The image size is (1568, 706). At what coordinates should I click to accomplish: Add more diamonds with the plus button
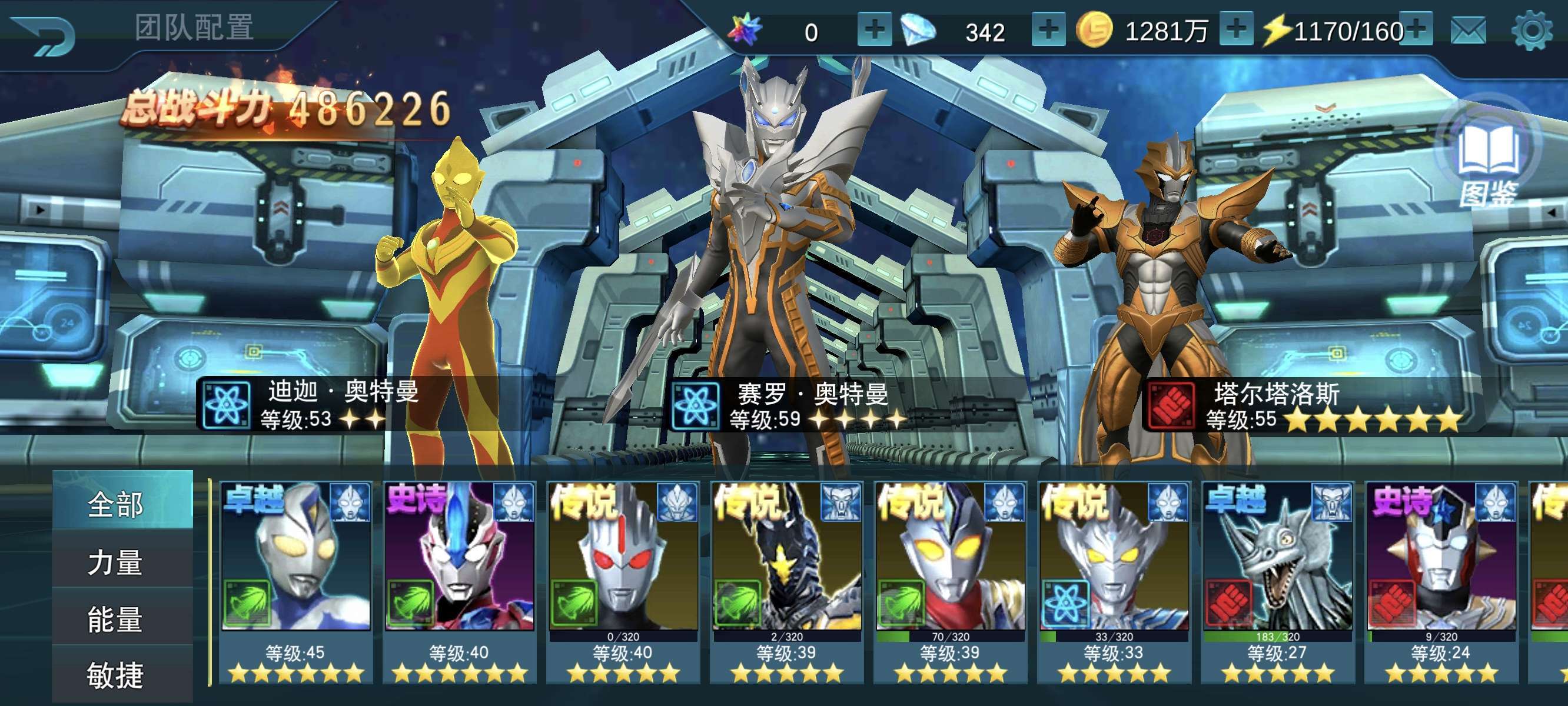pyautogui.click(x=1048, y=29)
